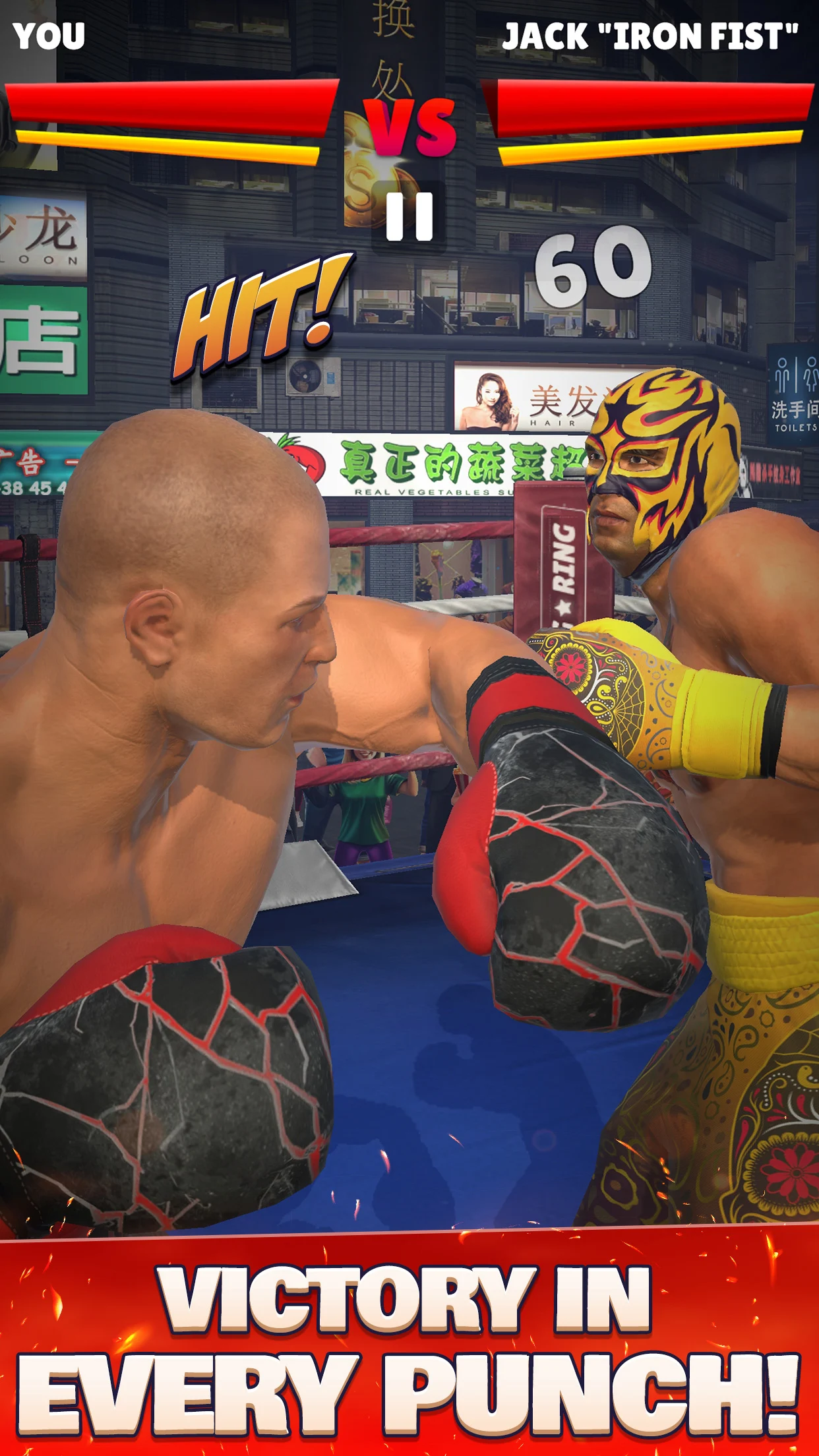The width and height of the screenshot is (819, 1456).
Task: Pause the fight with the pause button
Action: (409, 216)
